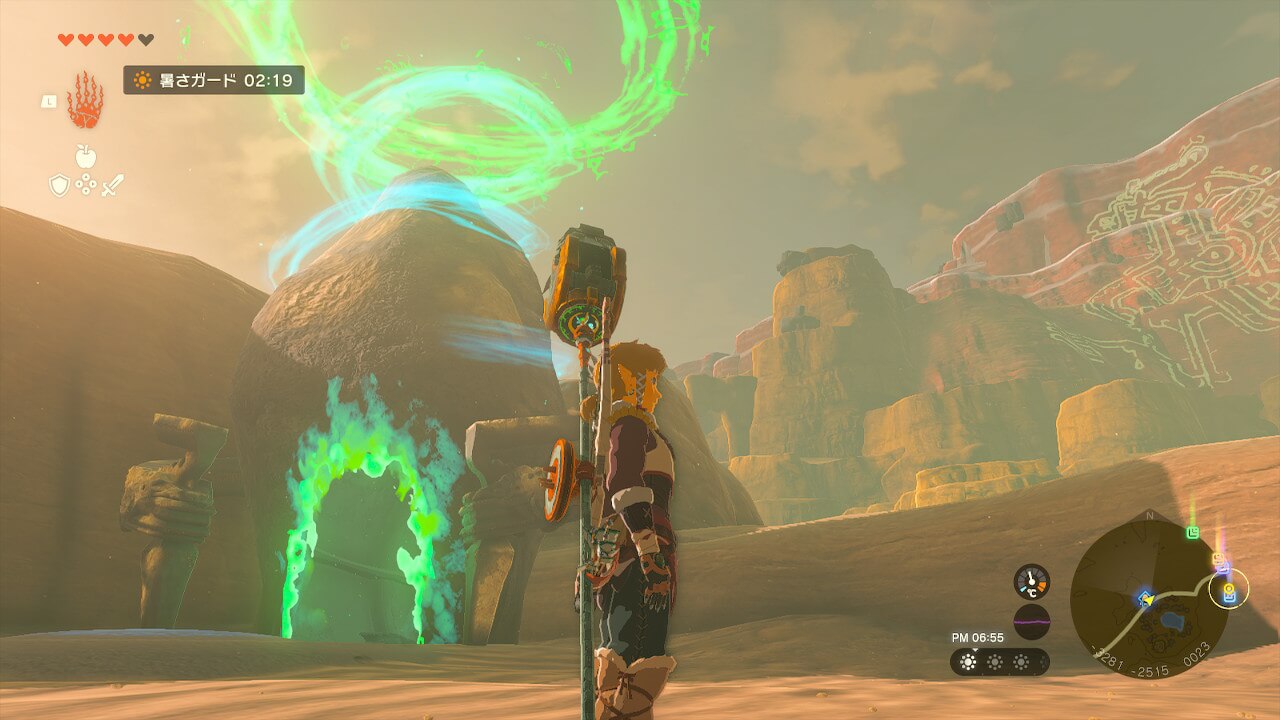The image size is (1280, 720).
Task: Choose the sword weapon quick-swap icon
Action: tap(111, 185)
